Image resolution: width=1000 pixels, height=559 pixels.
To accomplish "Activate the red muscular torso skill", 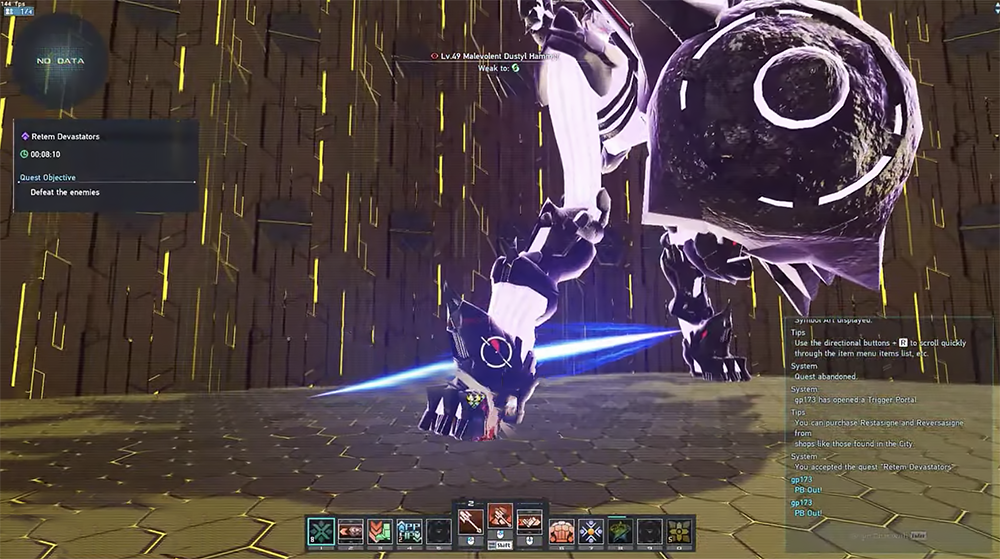I will pyautogui.click(x=561, y=531).
